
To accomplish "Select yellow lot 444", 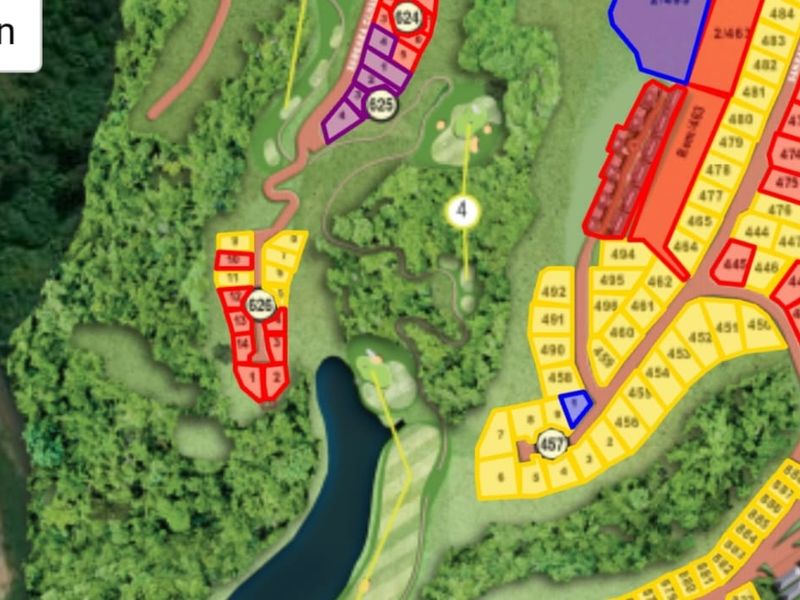I will click(756, 233).
